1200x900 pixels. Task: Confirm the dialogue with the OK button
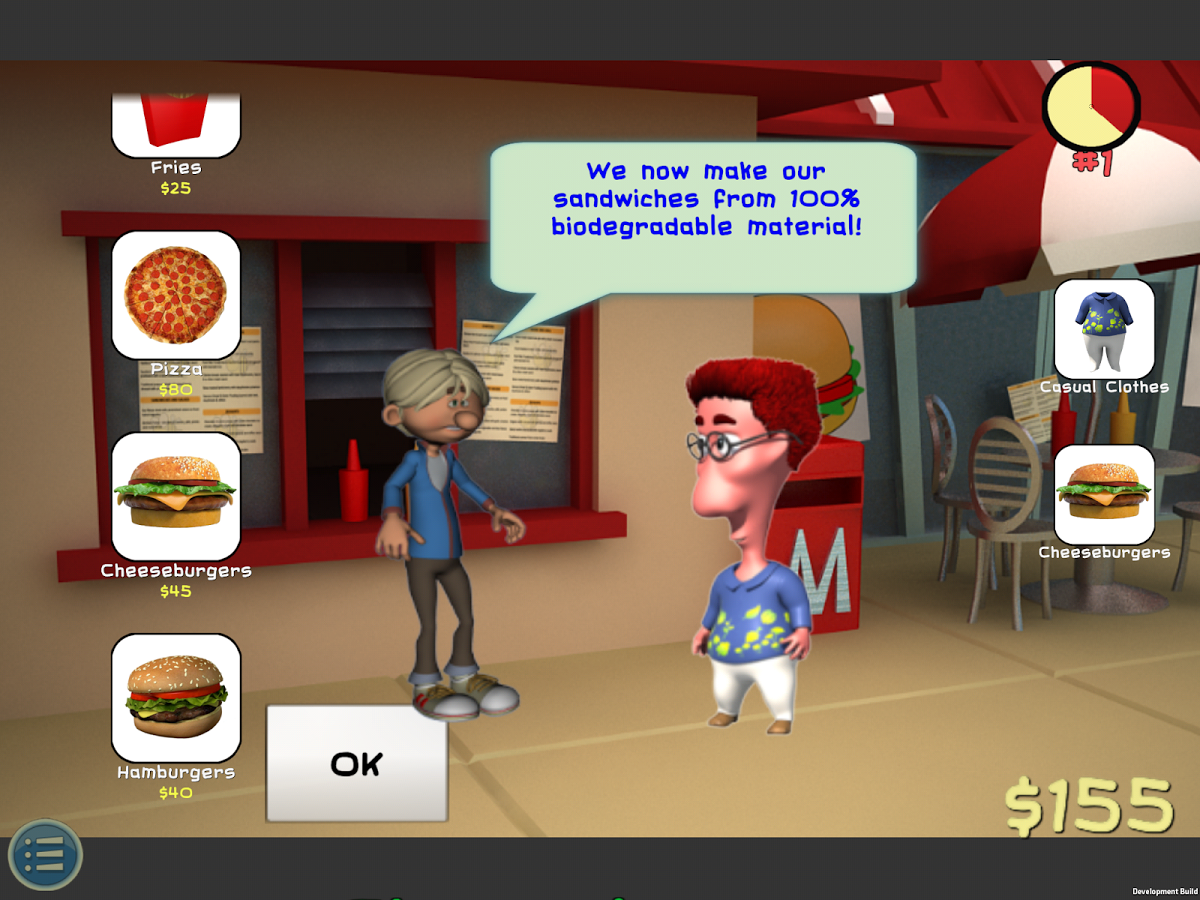356,764
